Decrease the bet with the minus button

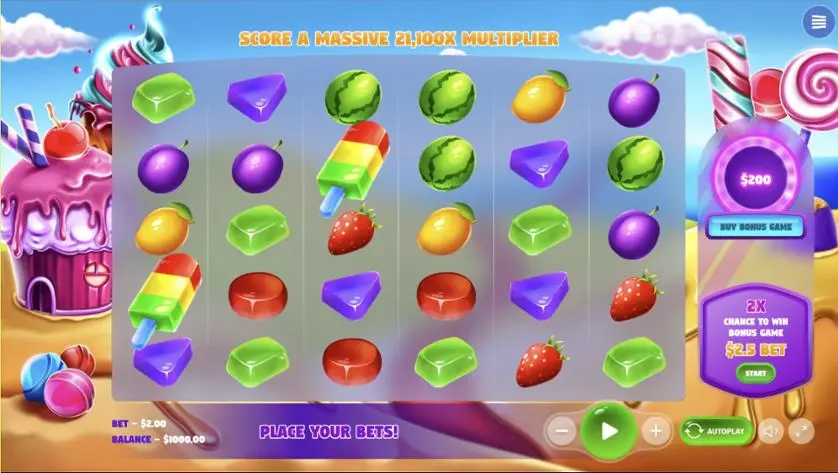point(562,431)
